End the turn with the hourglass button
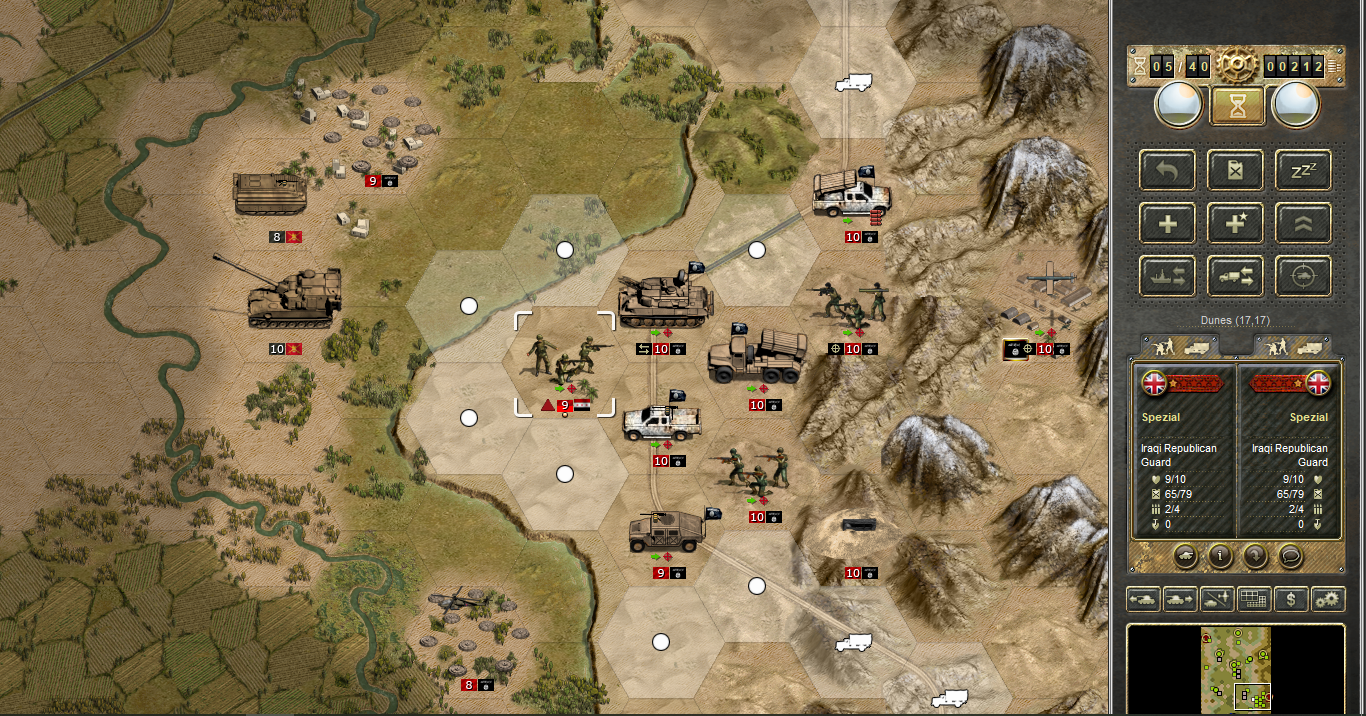The width and height of the screenshot is (1366, 716). point(1237,105)
